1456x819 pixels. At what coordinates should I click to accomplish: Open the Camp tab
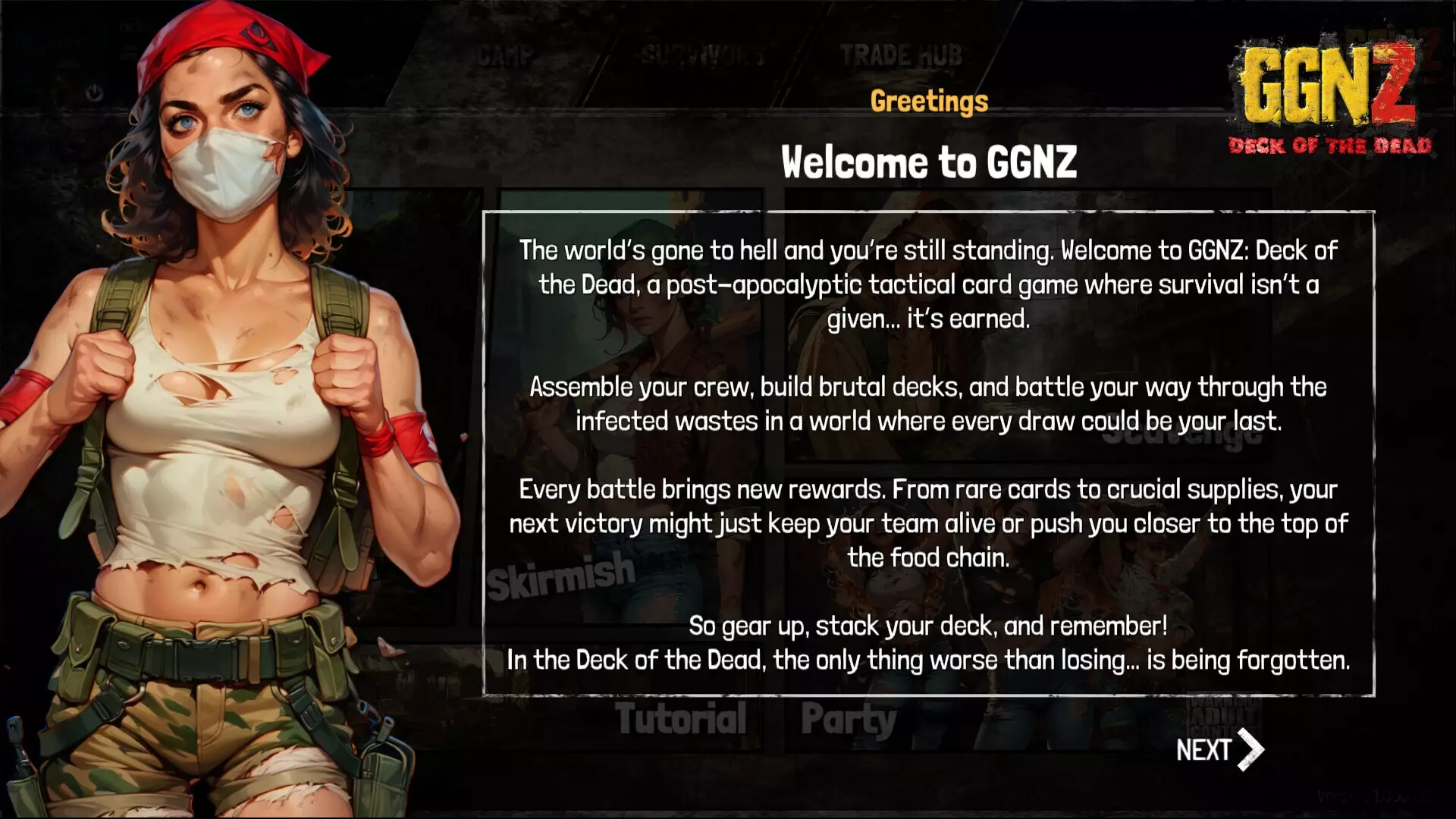[505, 55]
